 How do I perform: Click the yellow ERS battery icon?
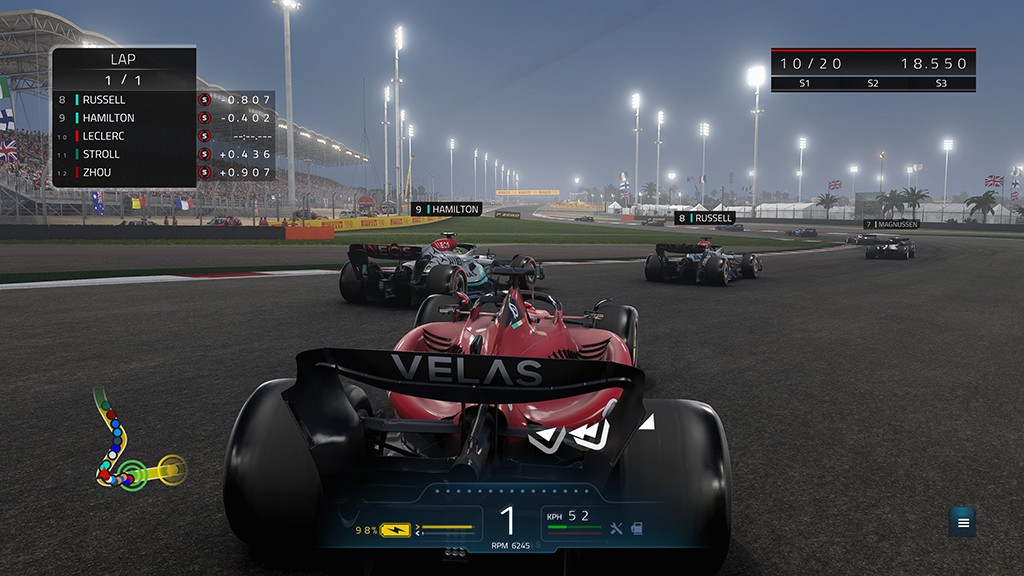tap(395, 529)
